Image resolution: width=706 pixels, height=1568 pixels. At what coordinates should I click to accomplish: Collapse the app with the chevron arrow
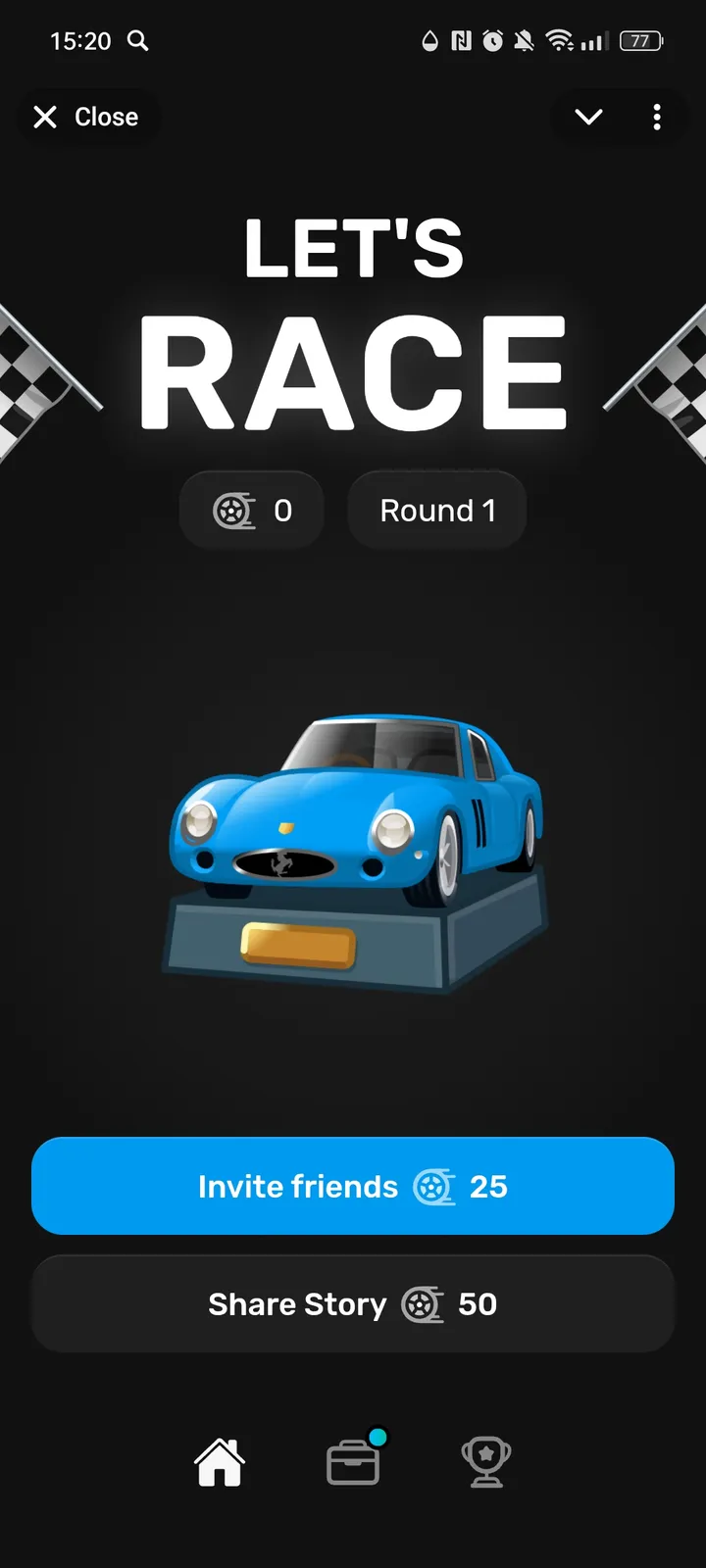pyautogui.click(x=588, y=118)
